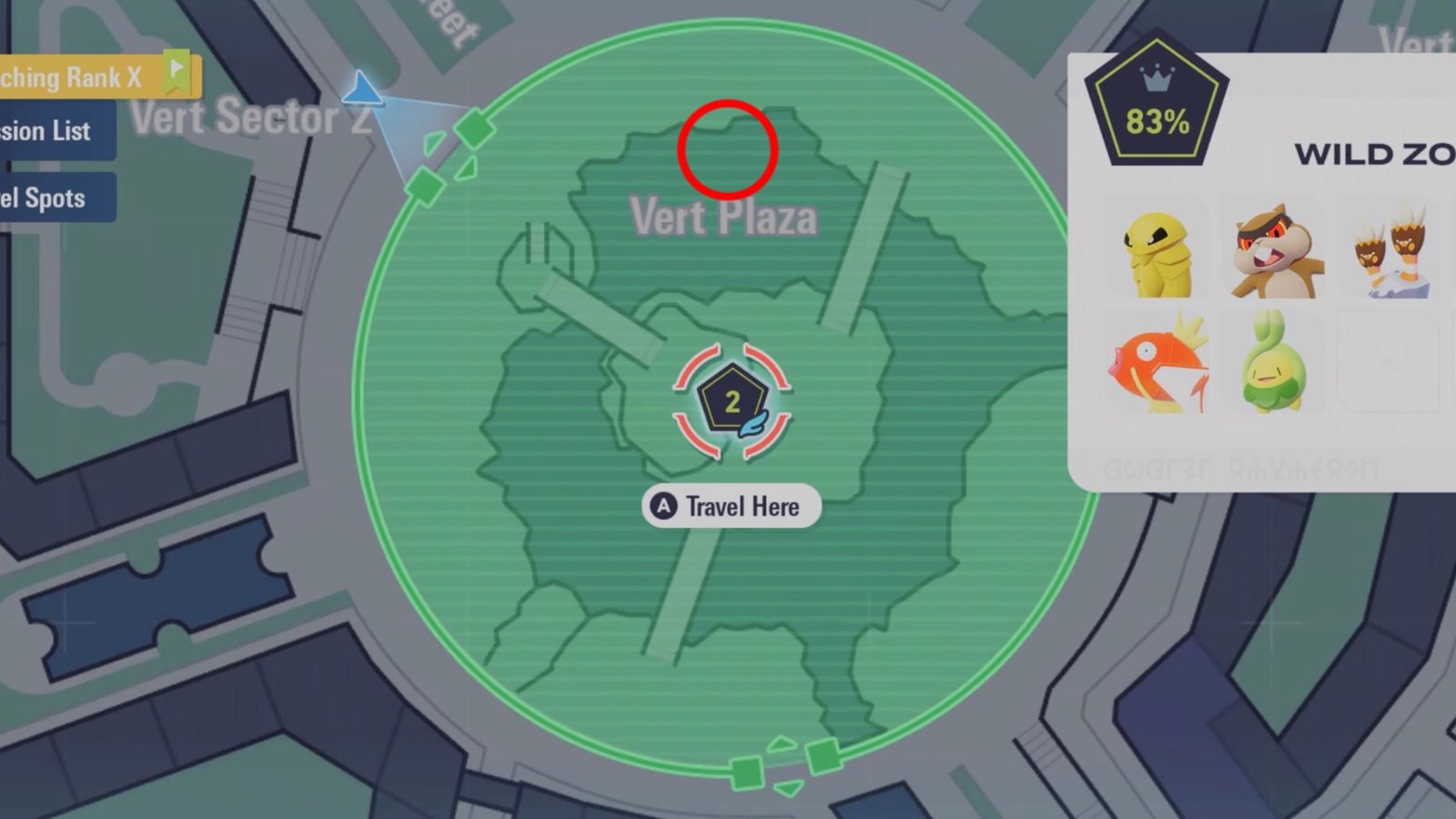
Task: Click the A button prompt beside Travel Here
Action: (662, 506)
